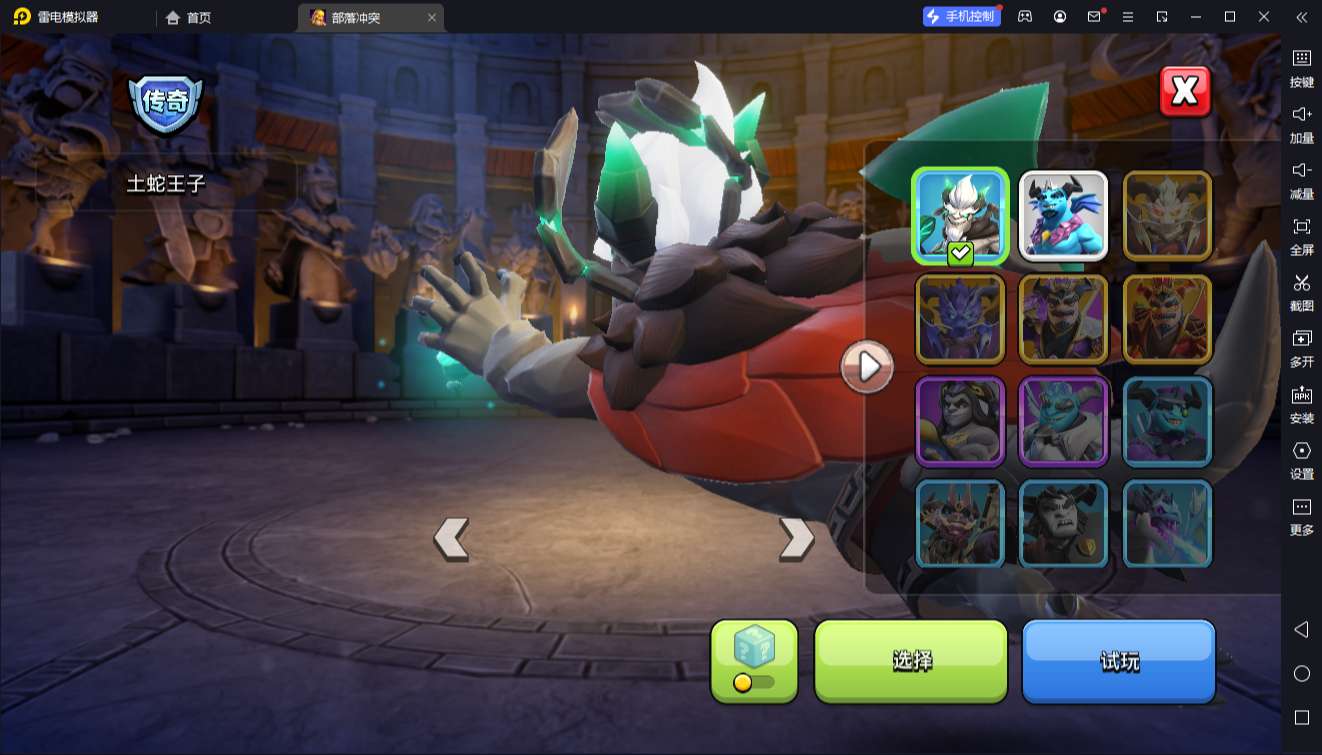The height and width of the screenshot is (755, 1322).
Task: Show the next skin with the right arrow
Action: point(796,538)
